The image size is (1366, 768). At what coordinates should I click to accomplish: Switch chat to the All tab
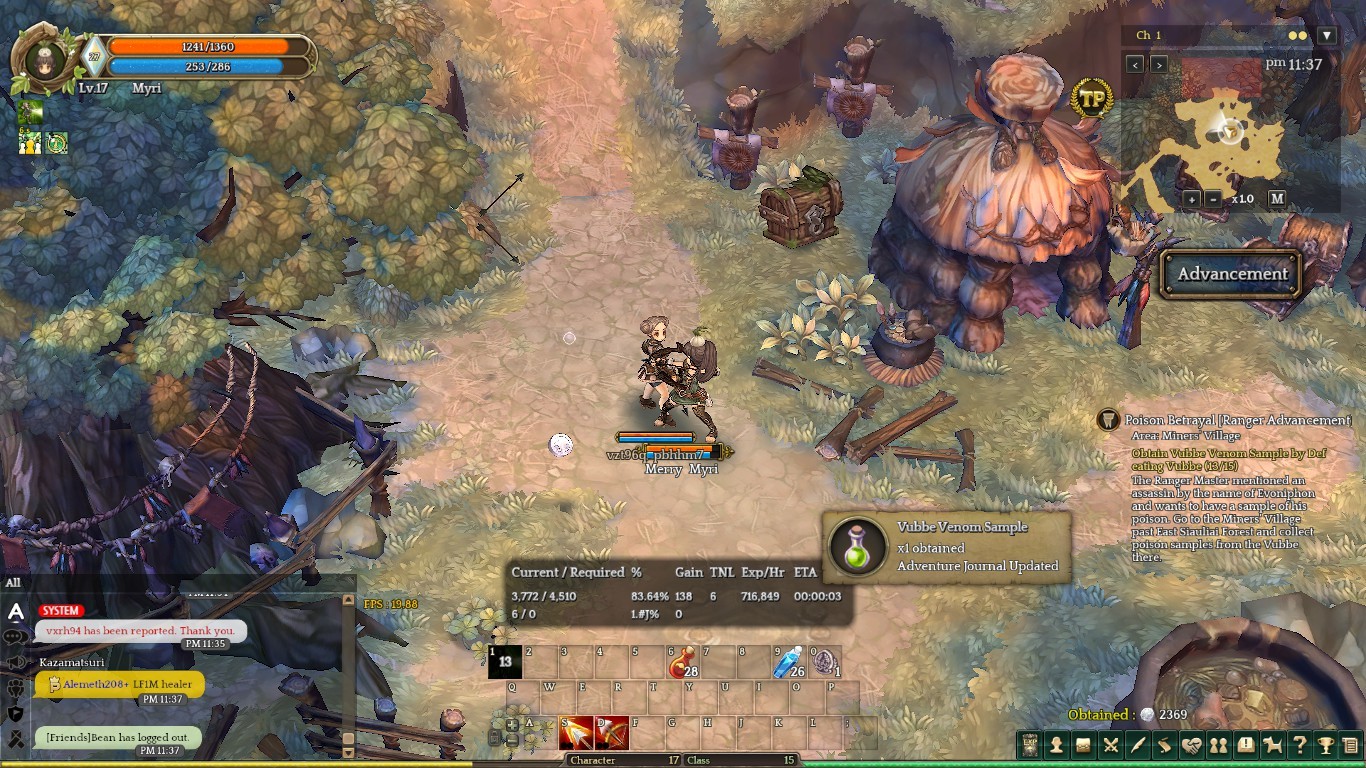click(x=13, y=583)
